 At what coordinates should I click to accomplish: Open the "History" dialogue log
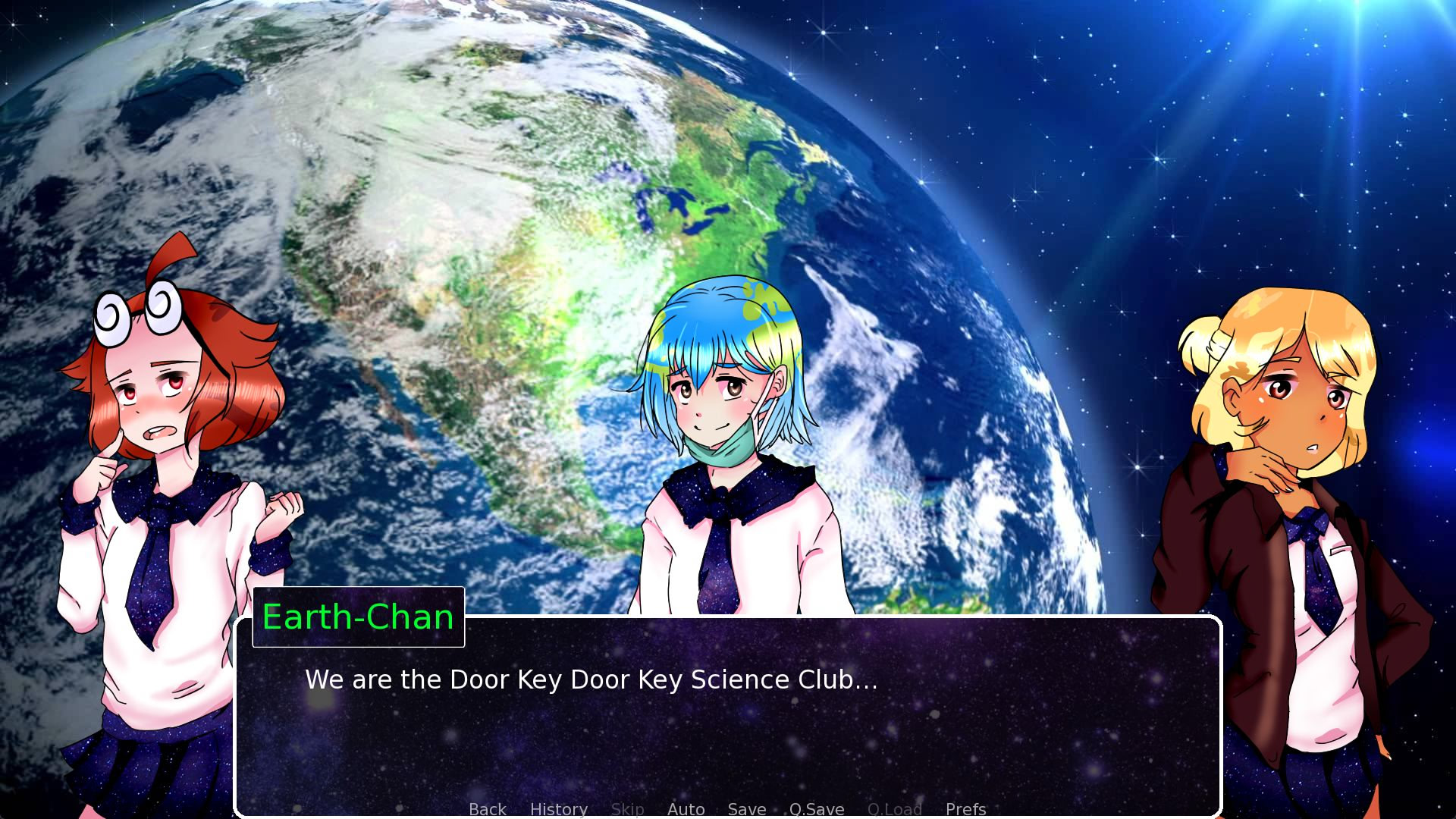coord(559,809)
